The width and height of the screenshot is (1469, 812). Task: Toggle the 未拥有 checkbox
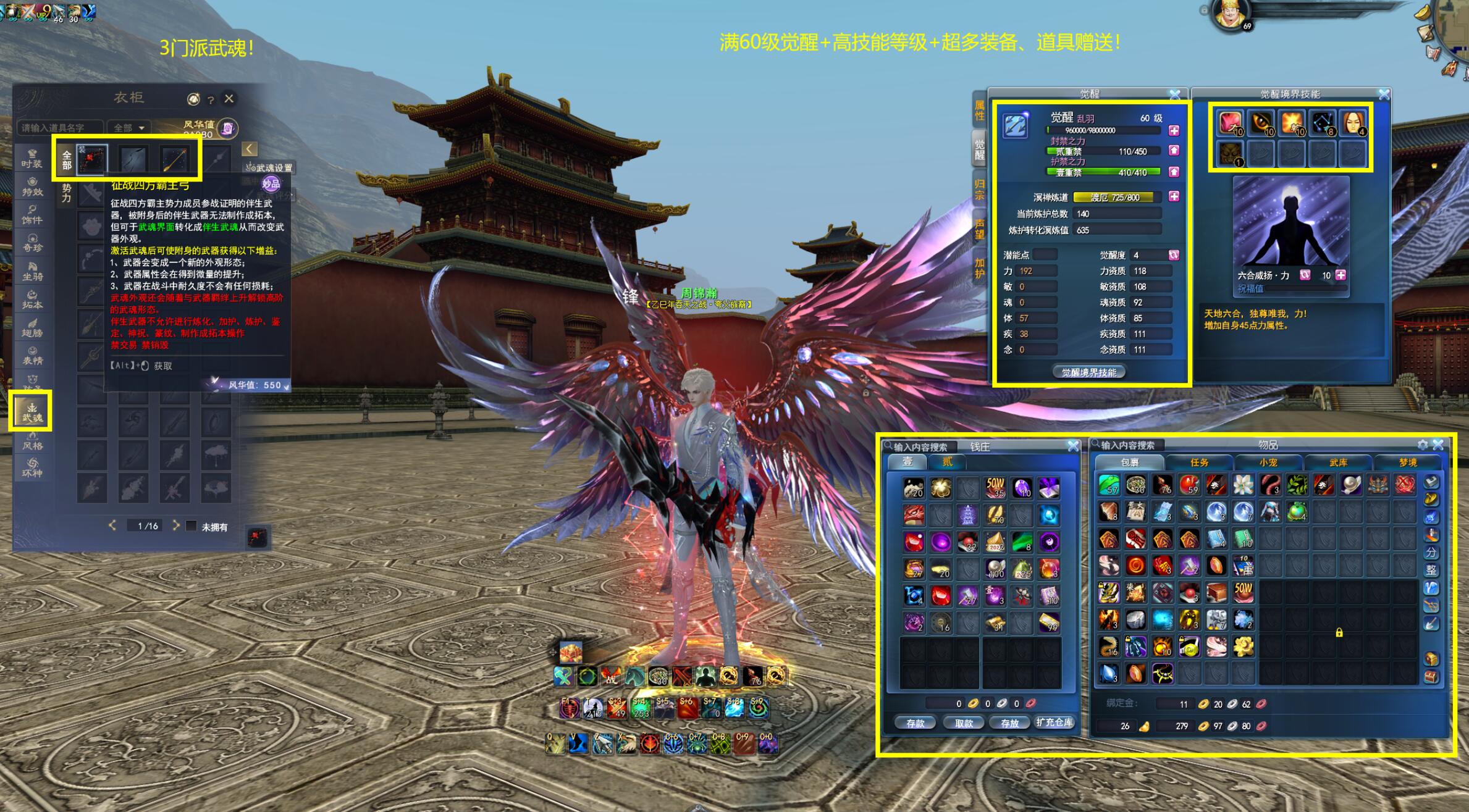tap(192, 526)
